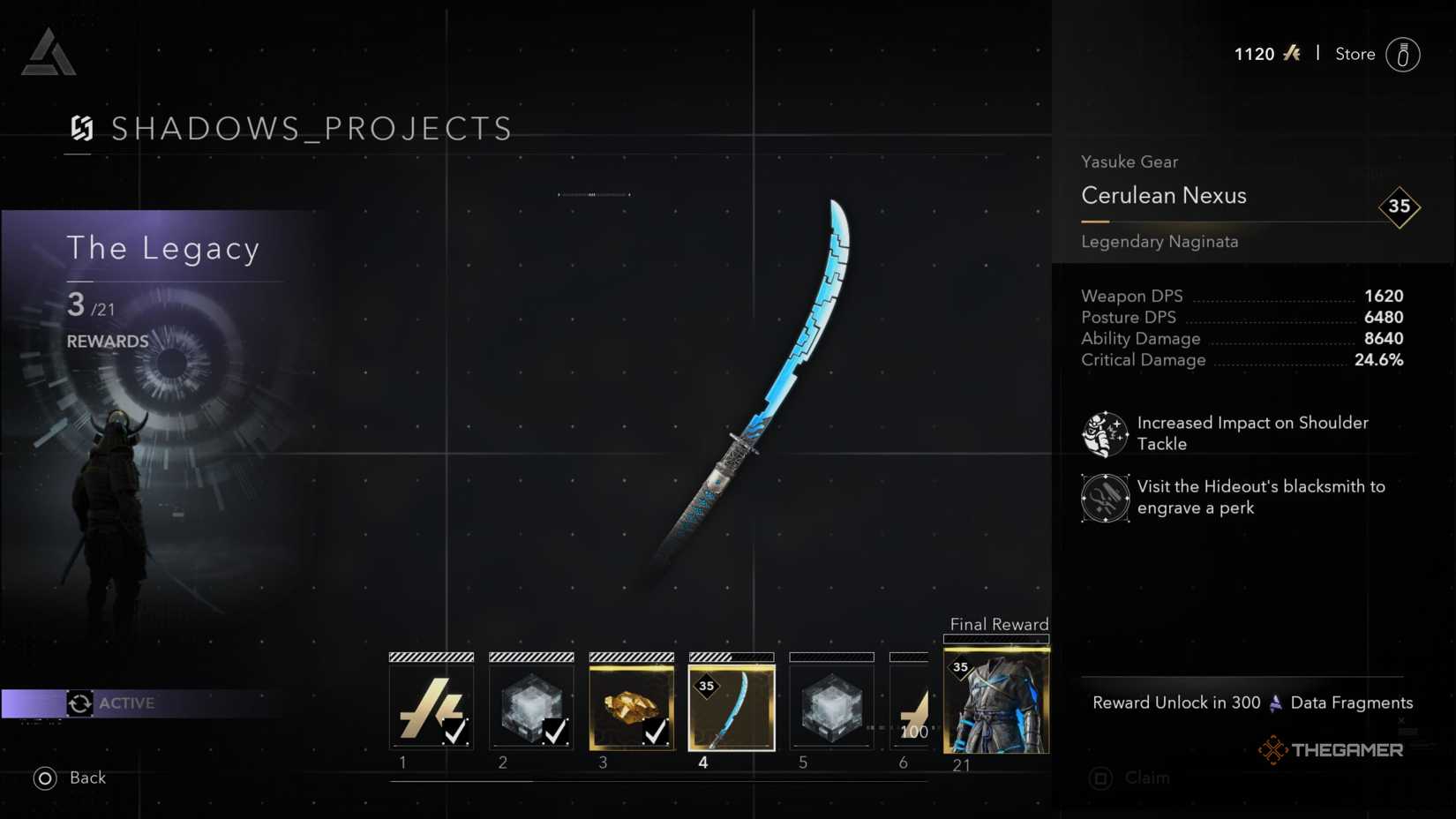This screenshot has width=1456, height=819.
Task: Toggle the checkmark on reward 2
Action: (x=556, y=732)
